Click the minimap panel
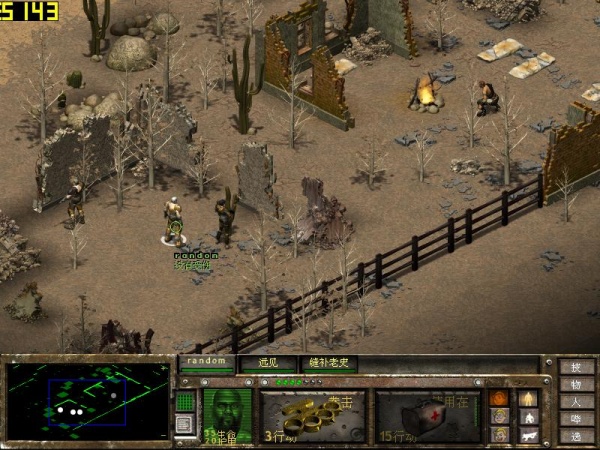This screenshot has width=600, height=450. [x=88, y=400]
